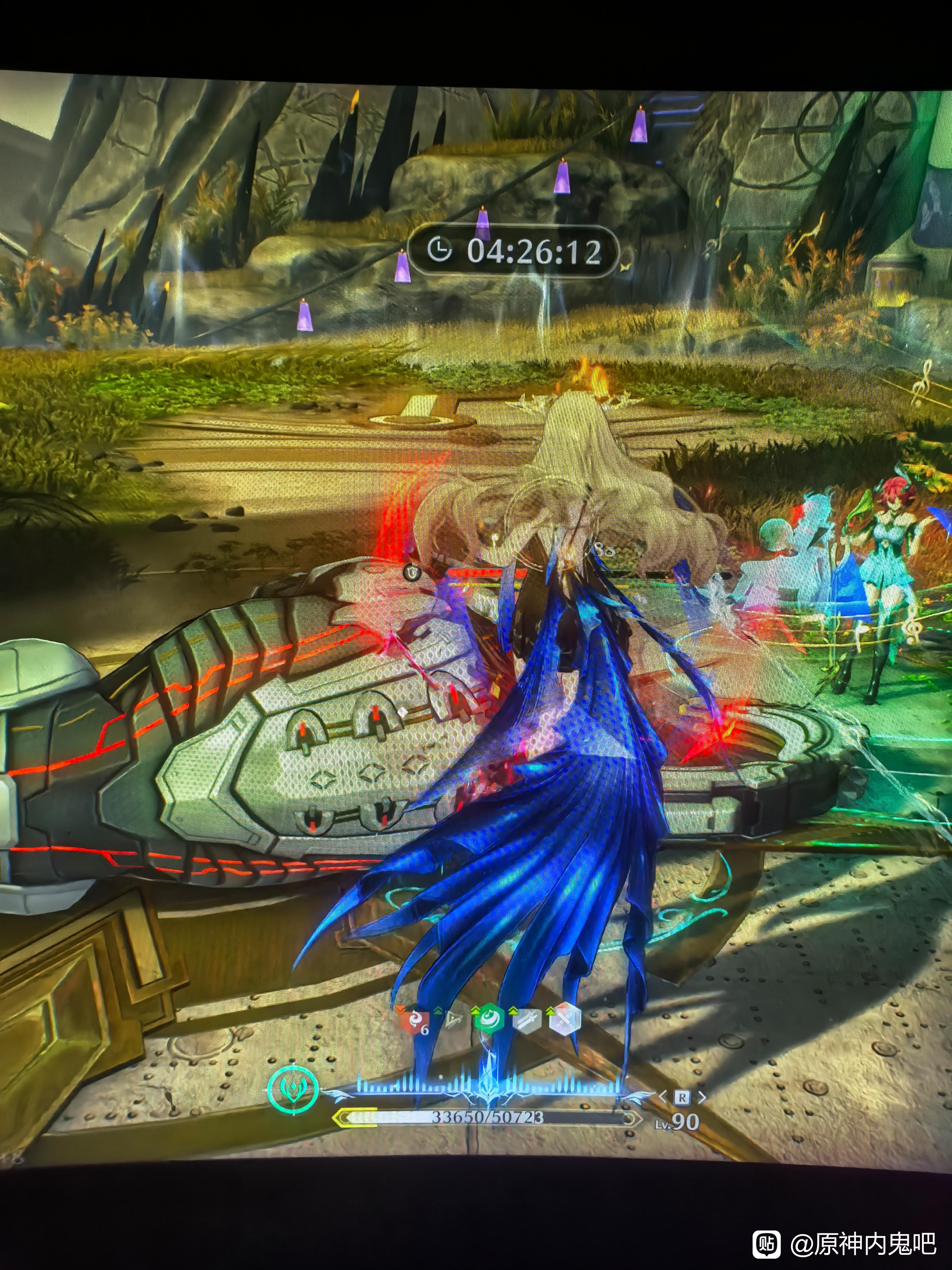Image resolution: width=952 pixels, height=1270 pixels.
Task: Select the gray sword buff icon
Action: [x=526, y=1020]
